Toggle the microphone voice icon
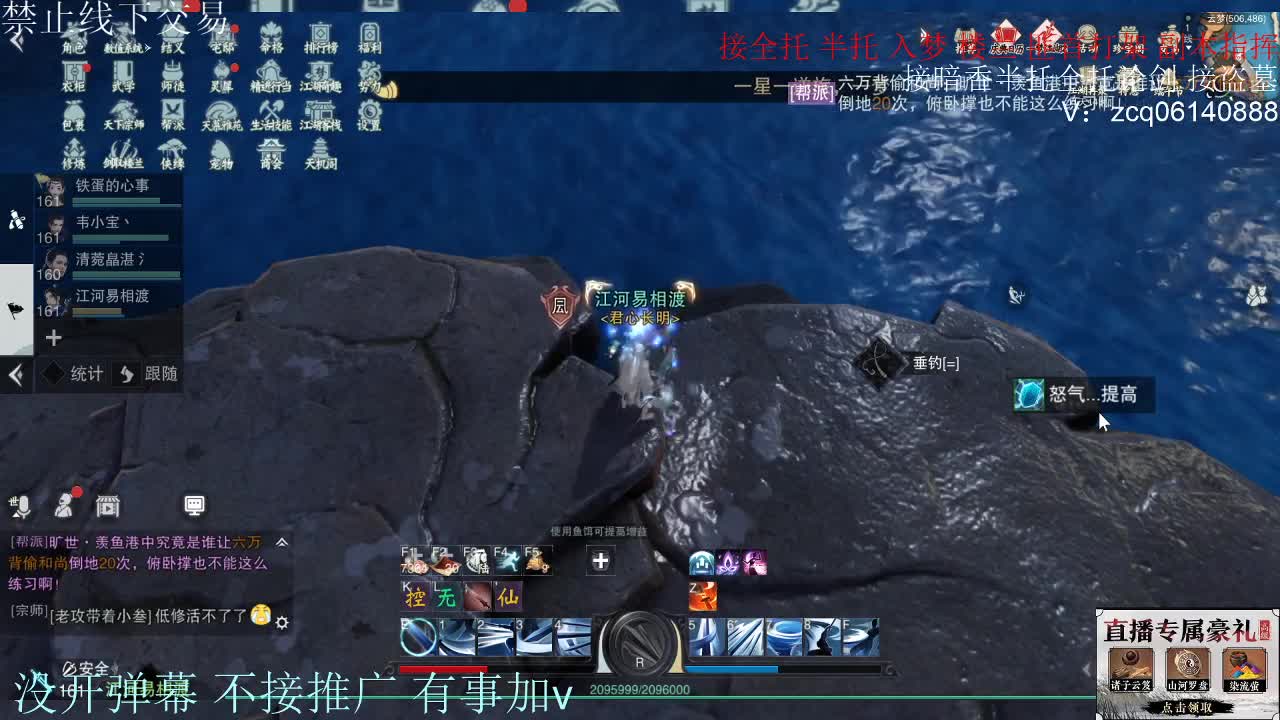The height and width of the screenshot is (720, 1280). (22, 506)
